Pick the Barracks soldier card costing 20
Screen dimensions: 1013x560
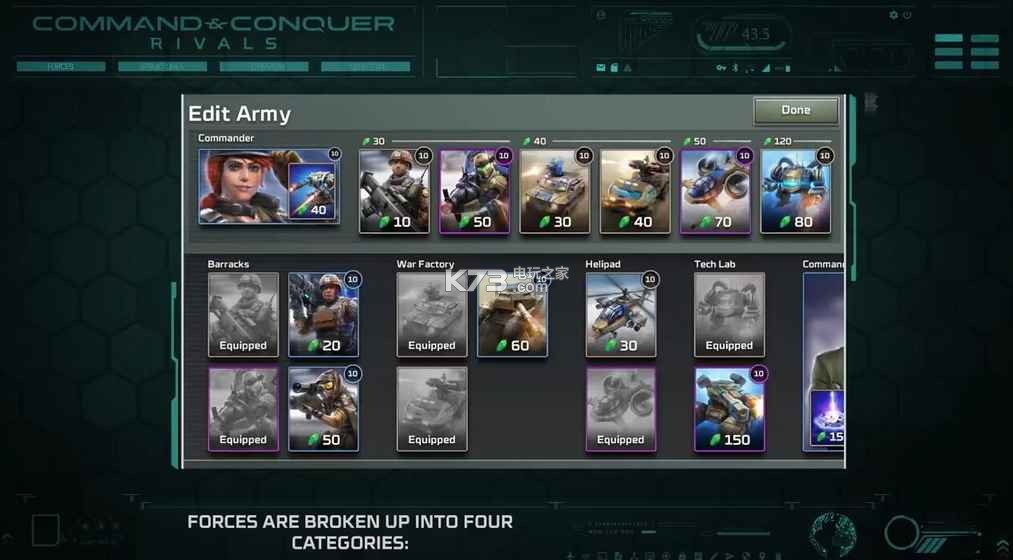tap(324, 315)
